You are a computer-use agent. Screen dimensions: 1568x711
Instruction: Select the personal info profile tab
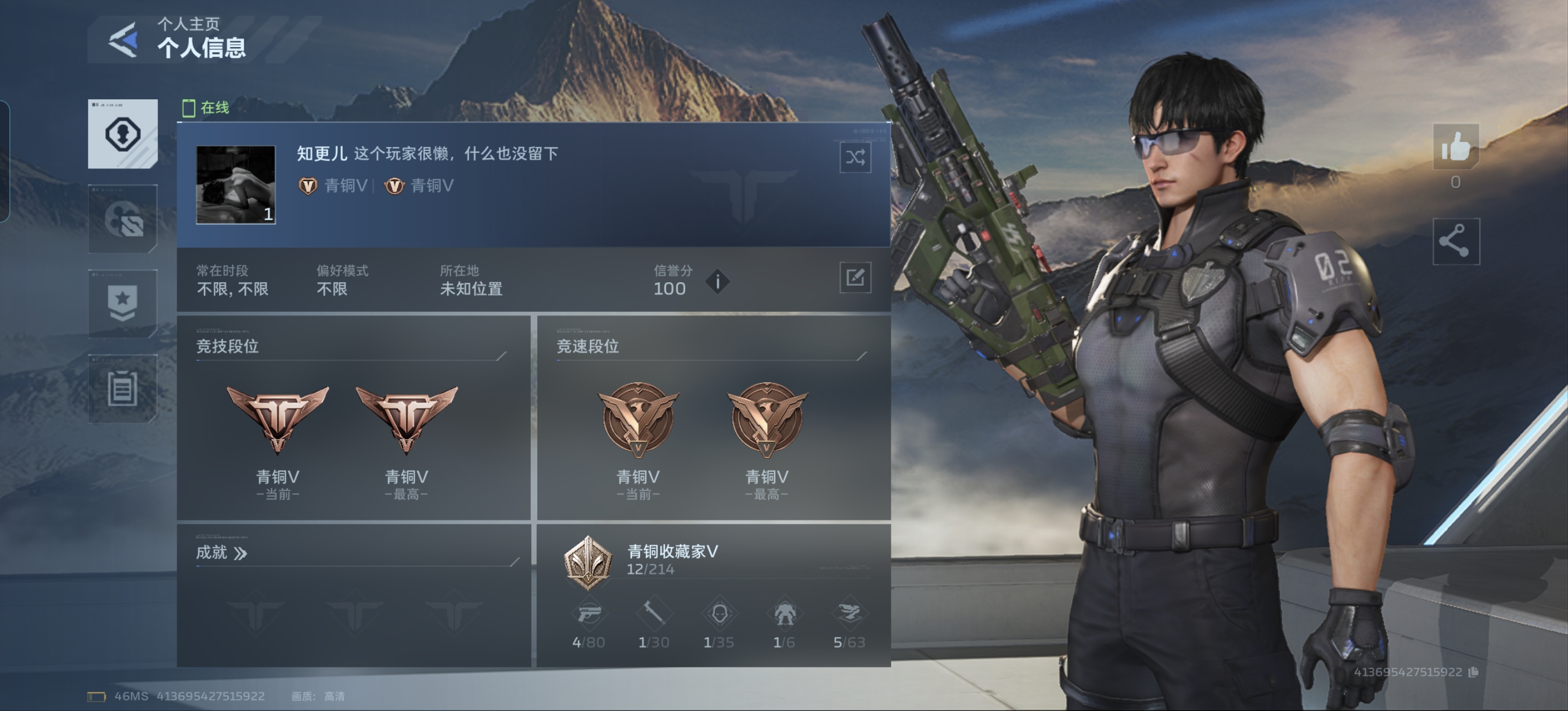[123, 134]
